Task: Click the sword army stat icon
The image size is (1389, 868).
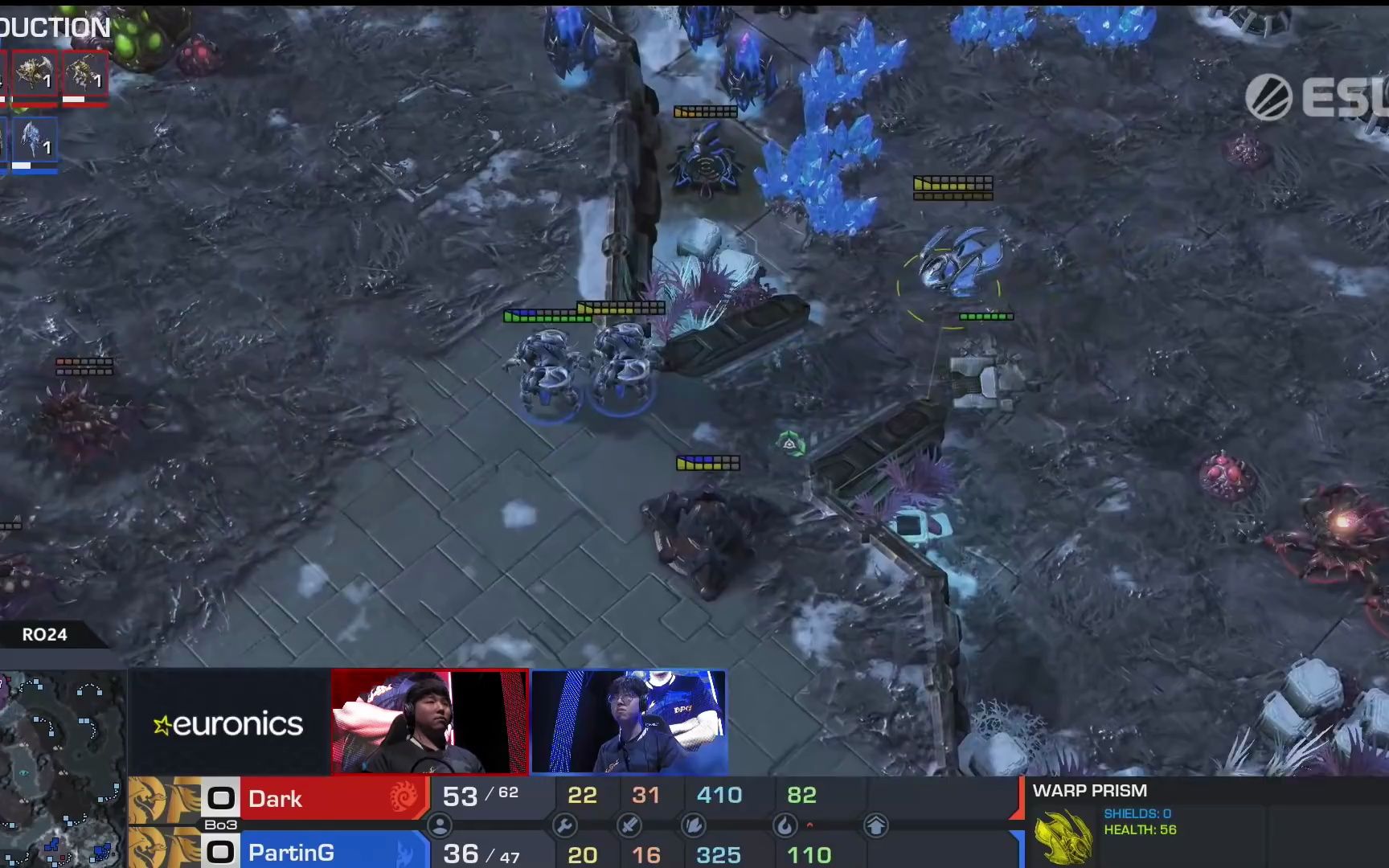Action: pyautogui.click(x=629, y=825)
